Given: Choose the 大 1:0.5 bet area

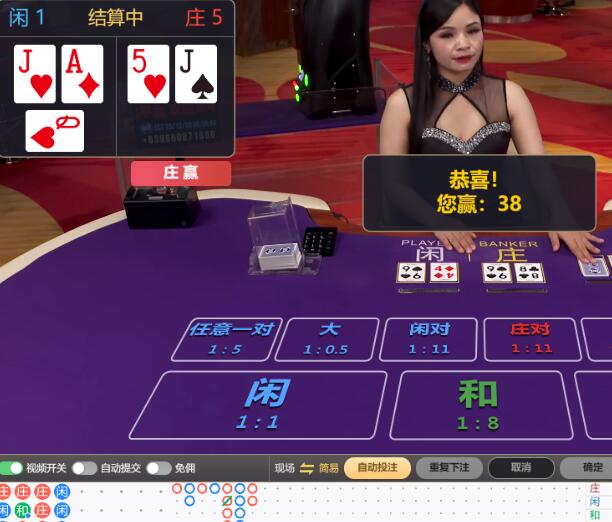Looking at the screenshot, I should 327,338.
